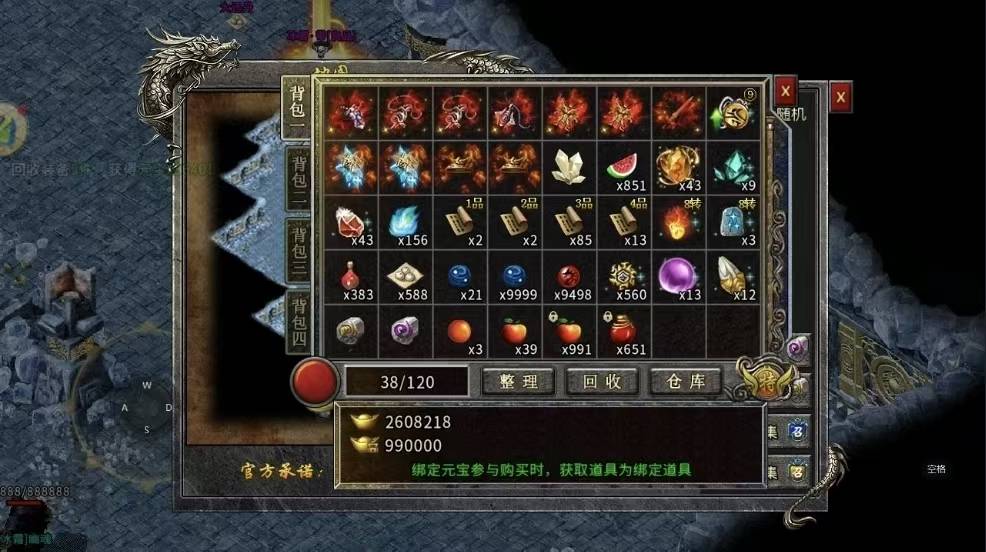This screenshot has height=552, width=986.
Task: Close the rear panel behind the inventory
Action: 842,97
